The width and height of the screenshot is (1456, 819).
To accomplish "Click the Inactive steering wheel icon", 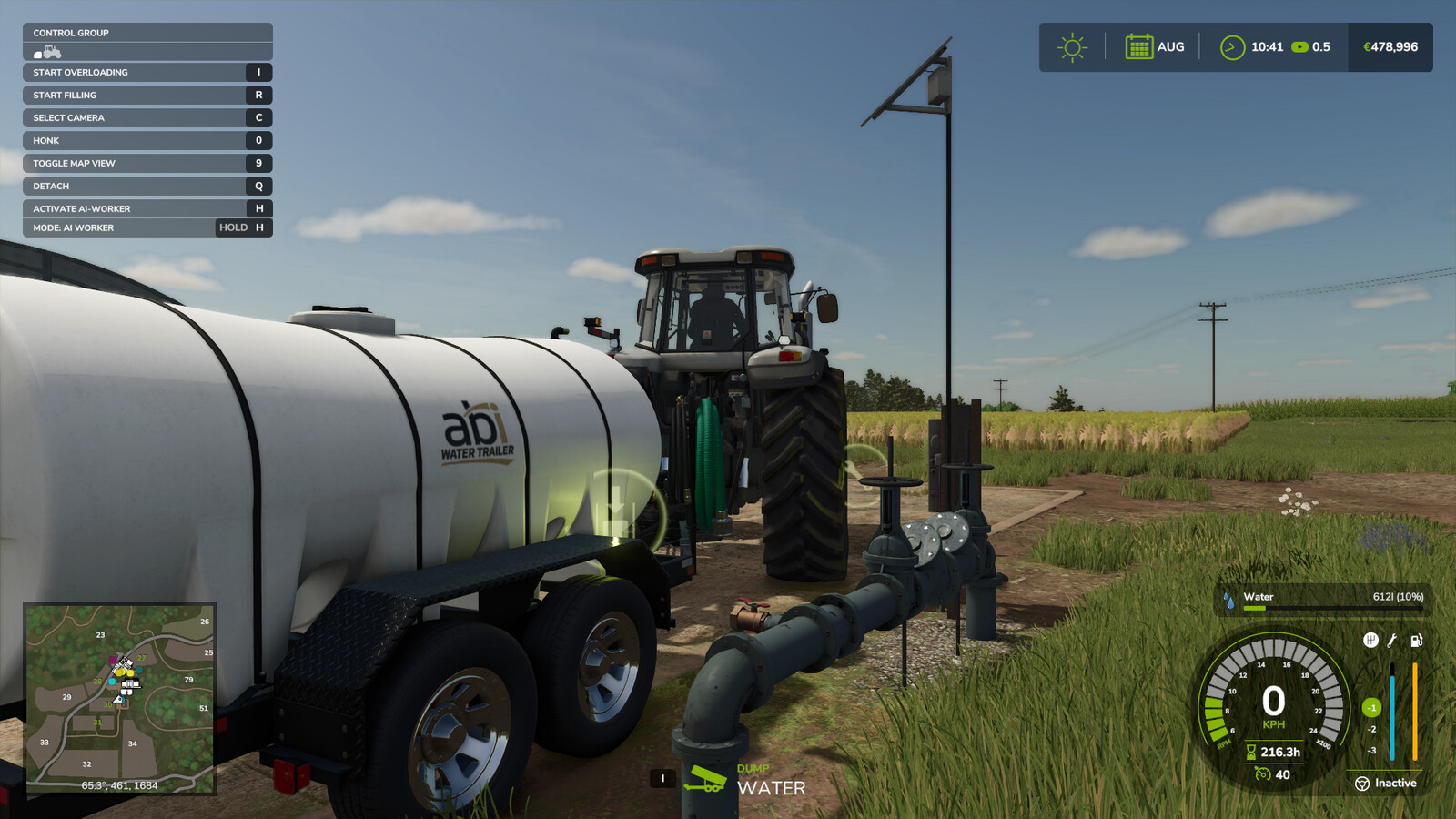I will pyautogui.click(x=1362, y=784).
